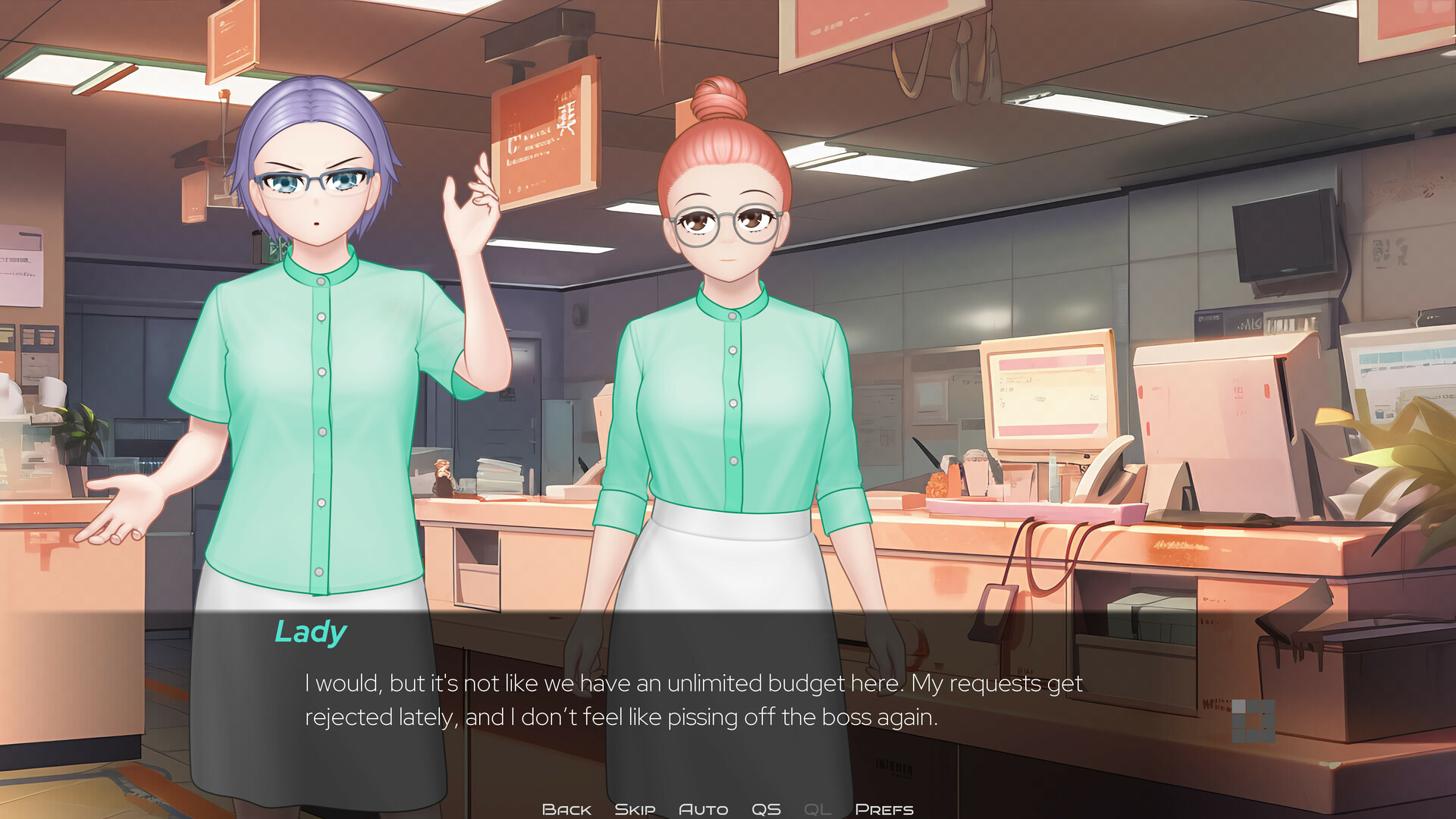Click the speaker name label Lady
Screen dimensions: 1456x819
[x=310, y=630]
